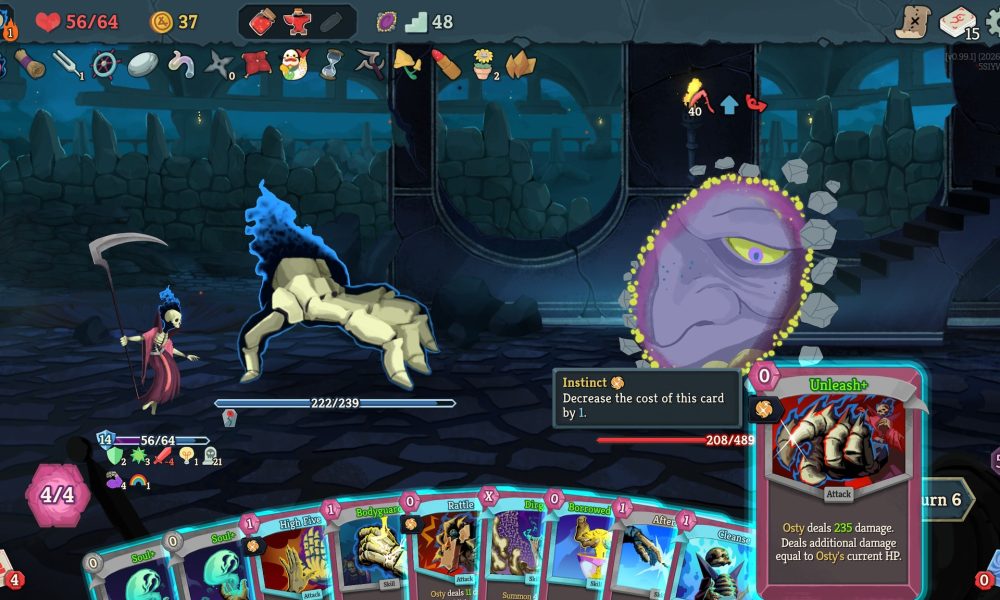
Task: Use the red bottle potion
Action: [264, 22]
